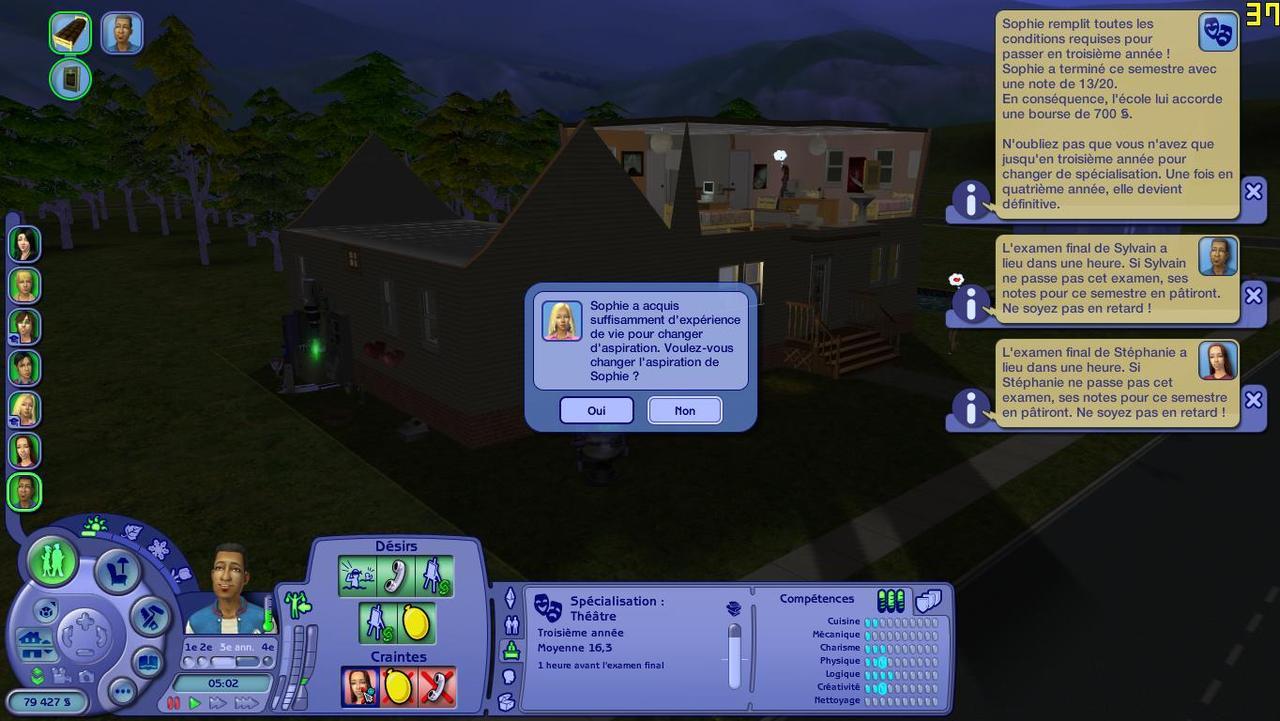Set game speed to normal play

[x=195, y=703]
